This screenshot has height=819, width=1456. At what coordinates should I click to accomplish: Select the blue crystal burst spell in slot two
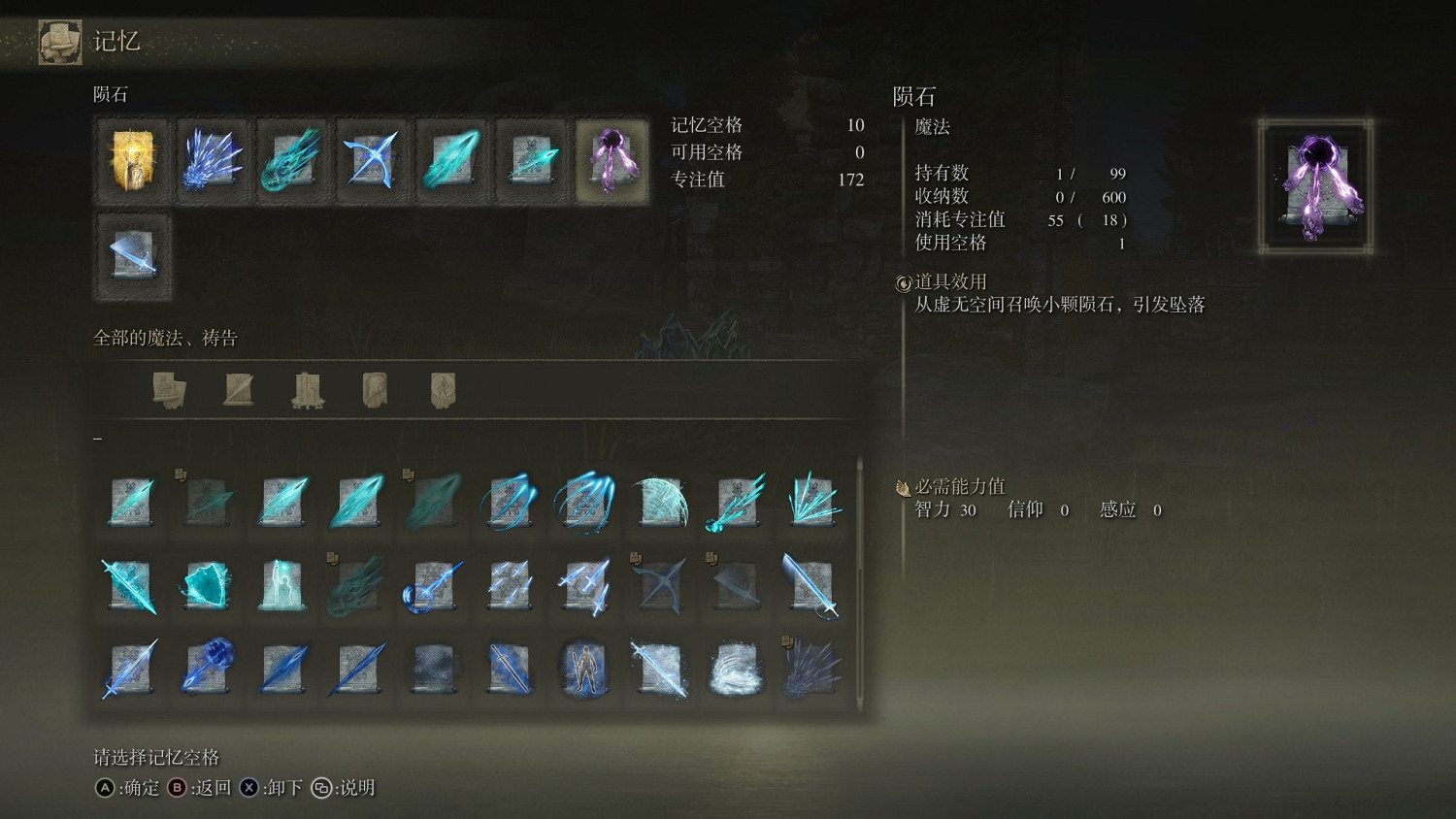(x=213, y=160)
